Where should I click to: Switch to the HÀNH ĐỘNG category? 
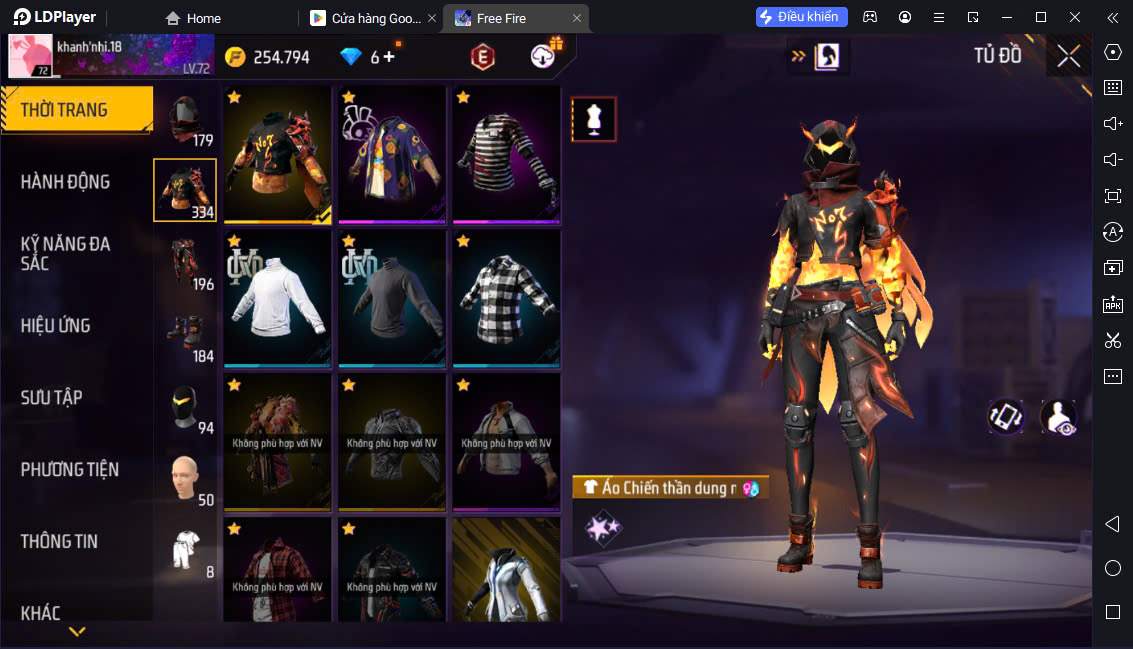coord(66,182)
